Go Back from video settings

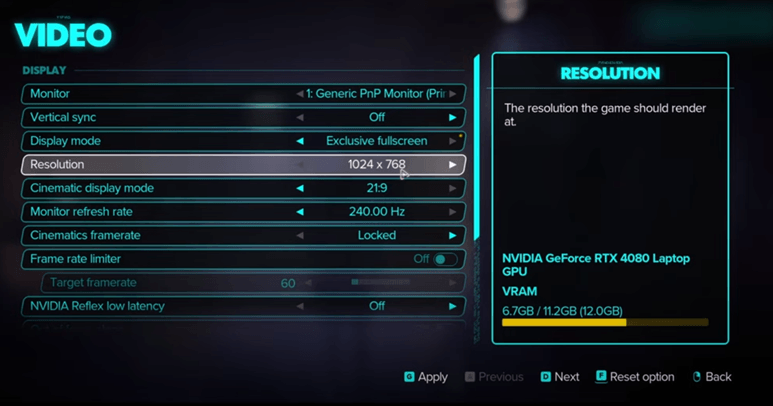pos(711,377)
